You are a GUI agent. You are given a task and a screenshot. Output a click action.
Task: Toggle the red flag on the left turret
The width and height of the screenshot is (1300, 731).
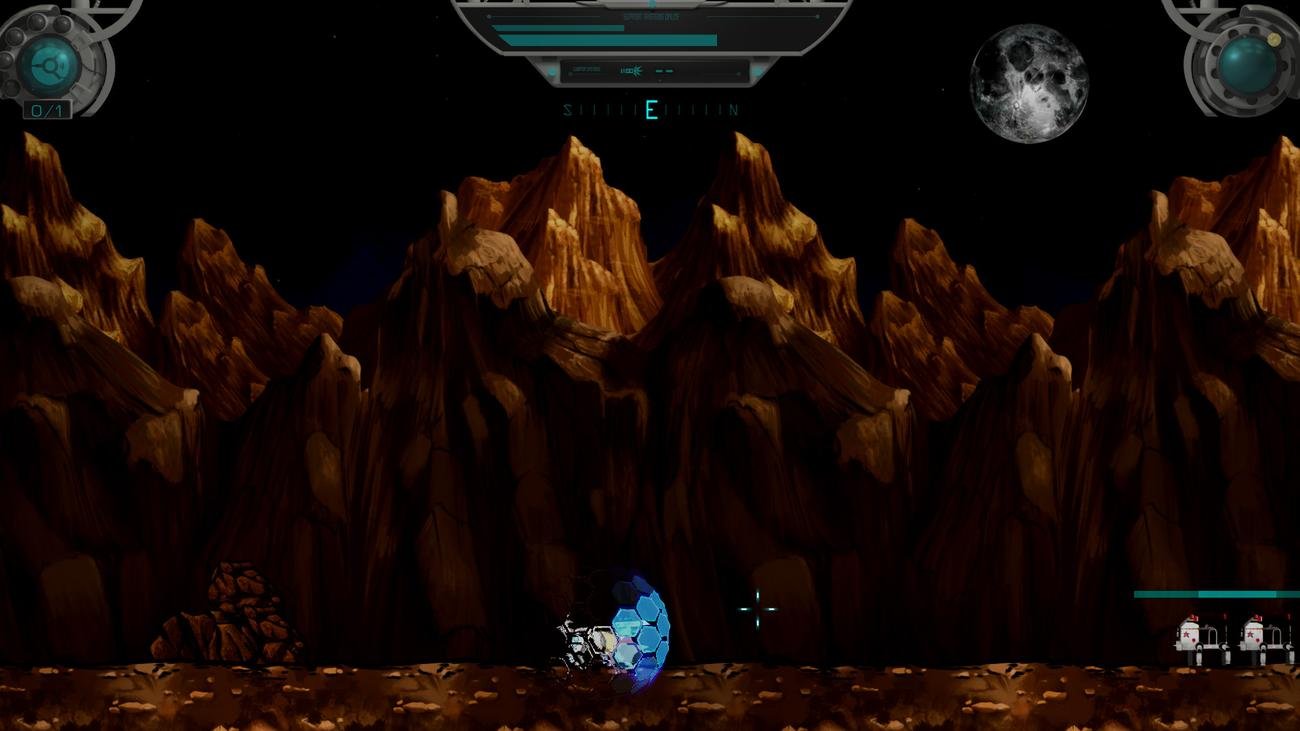click(x=1193, y=618)
